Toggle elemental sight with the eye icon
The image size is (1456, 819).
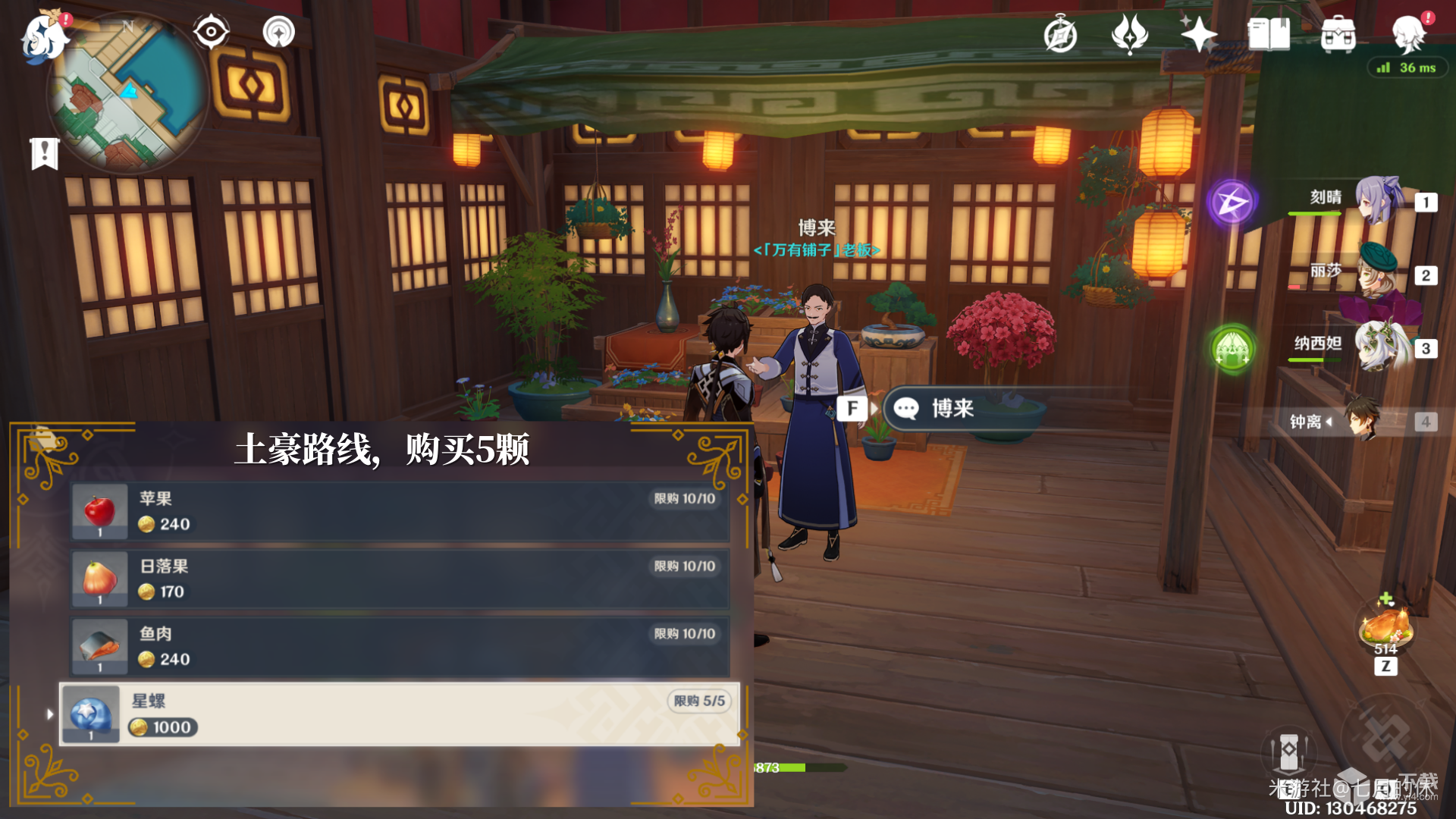[210, 32]
